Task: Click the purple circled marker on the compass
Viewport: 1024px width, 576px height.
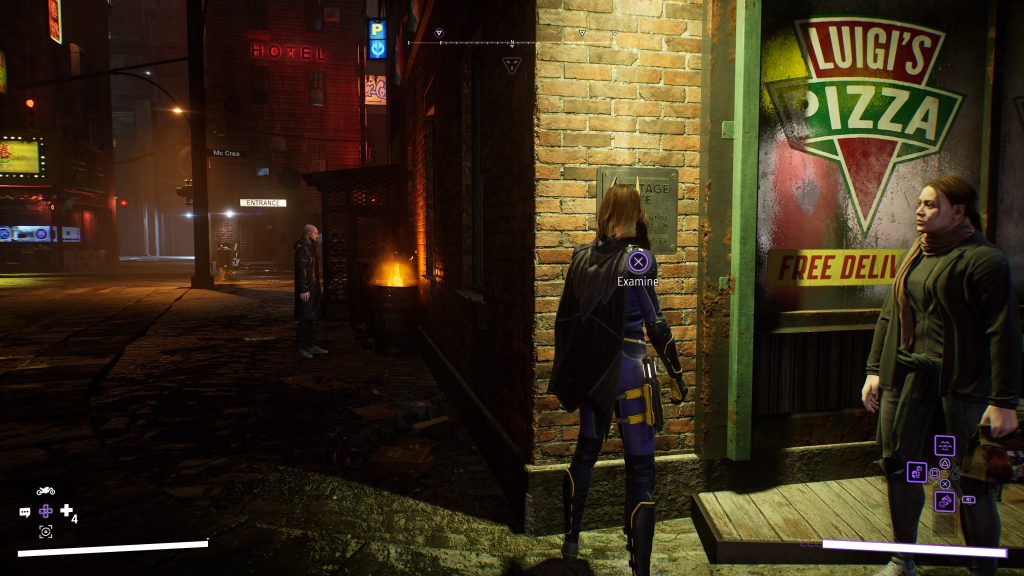Action: click(439, 34)
